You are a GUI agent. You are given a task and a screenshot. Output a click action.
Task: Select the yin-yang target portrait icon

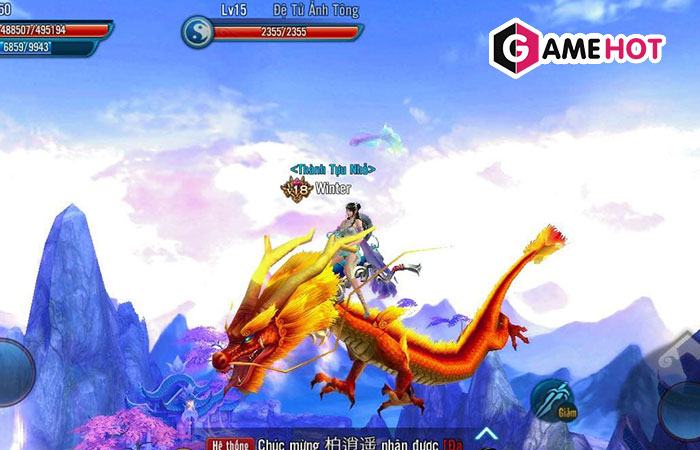pos(198,31)
